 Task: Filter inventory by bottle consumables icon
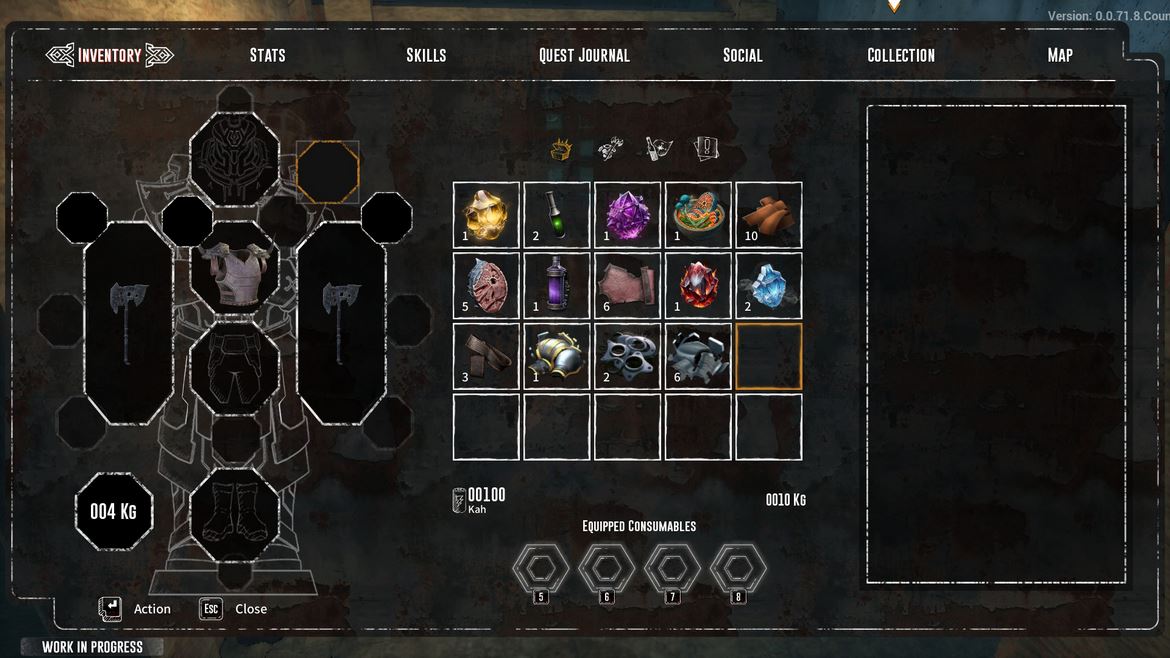659,150
